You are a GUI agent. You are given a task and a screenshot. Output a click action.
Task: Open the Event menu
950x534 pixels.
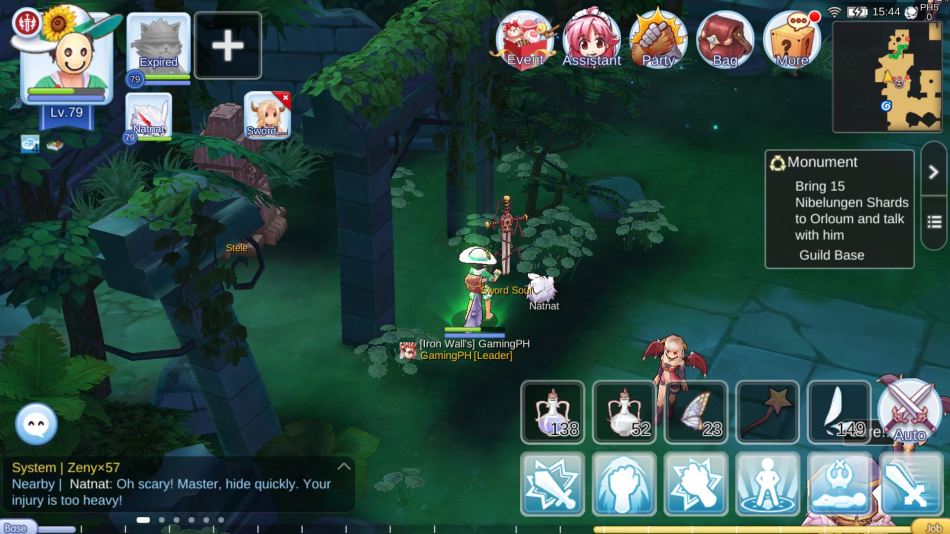pos(526,40)
